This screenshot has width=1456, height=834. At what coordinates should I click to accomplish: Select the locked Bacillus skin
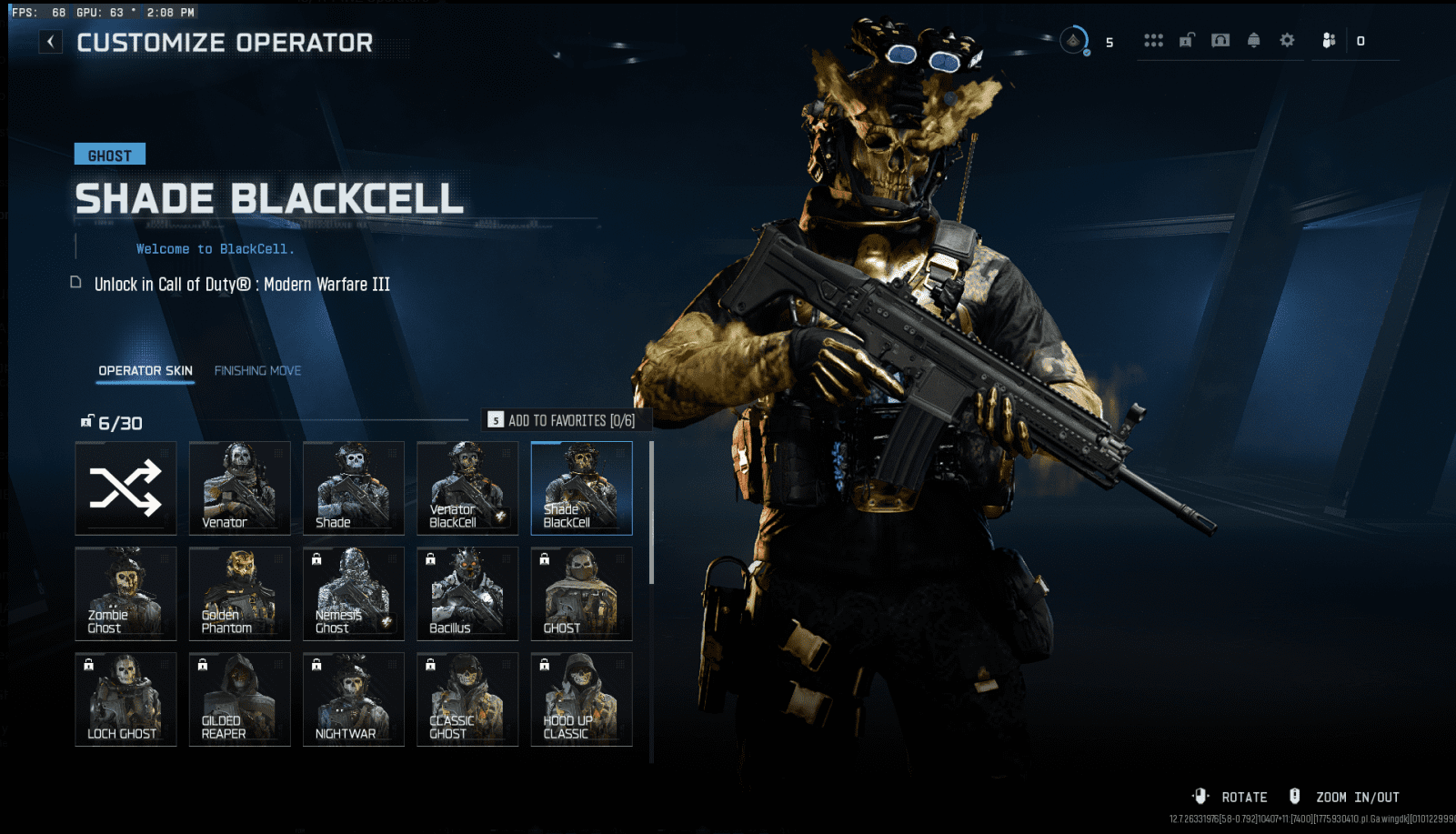[x=467, y=594]
